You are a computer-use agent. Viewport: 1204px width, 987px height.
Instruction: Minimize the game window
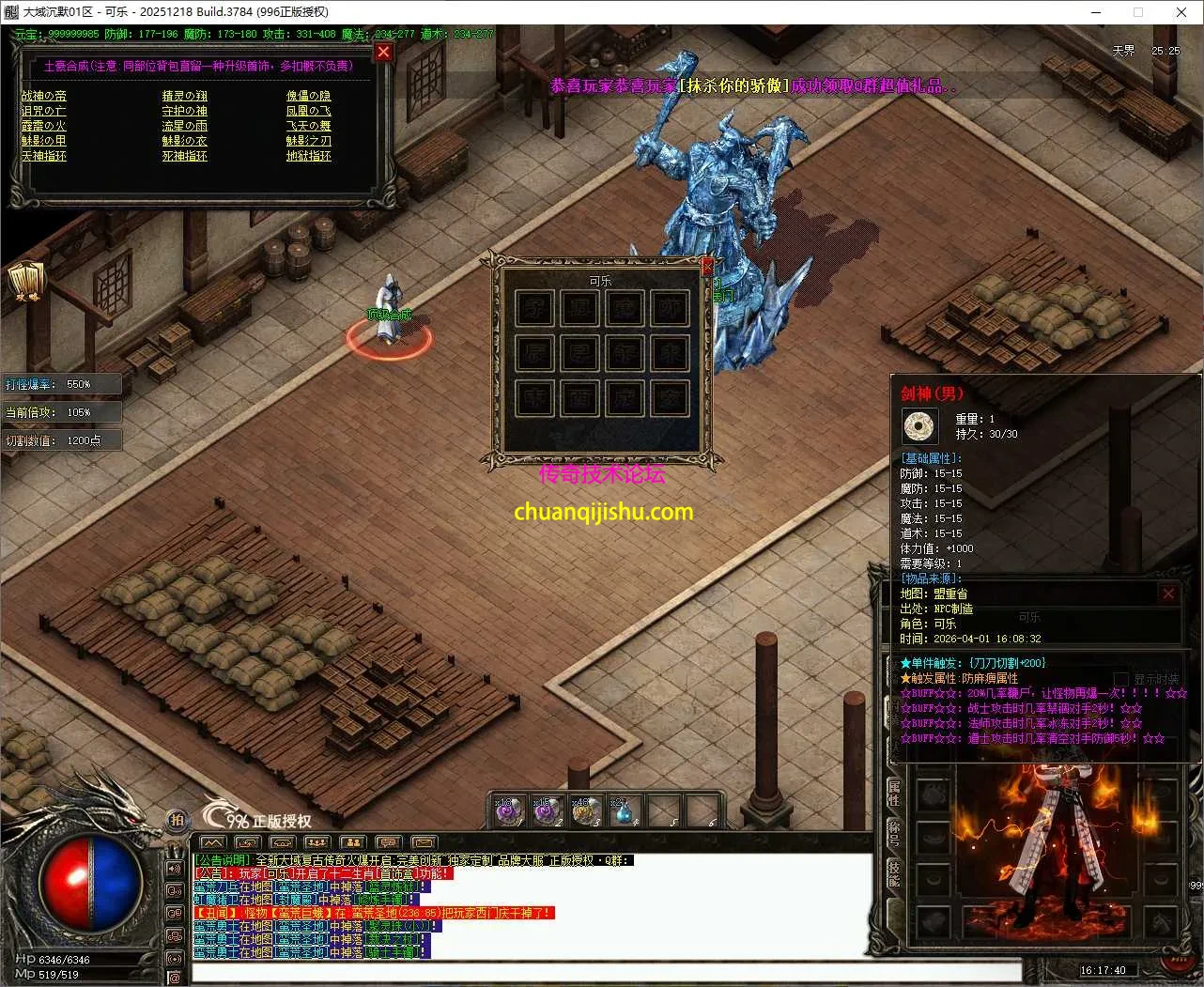click(1096, 12)
